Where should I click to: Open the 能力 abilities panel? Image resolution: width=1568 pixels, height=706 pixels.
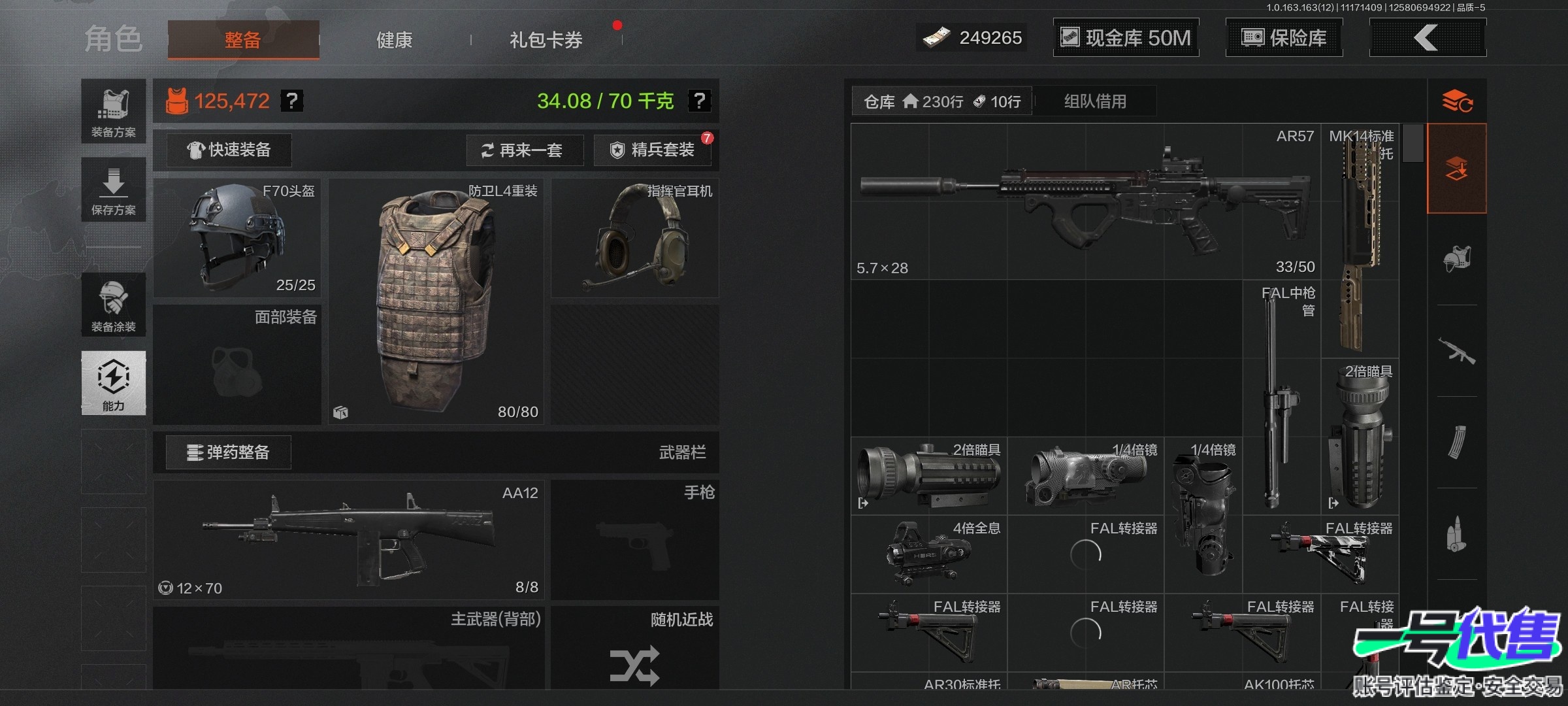pyautogui.click(x=114, y=383)
